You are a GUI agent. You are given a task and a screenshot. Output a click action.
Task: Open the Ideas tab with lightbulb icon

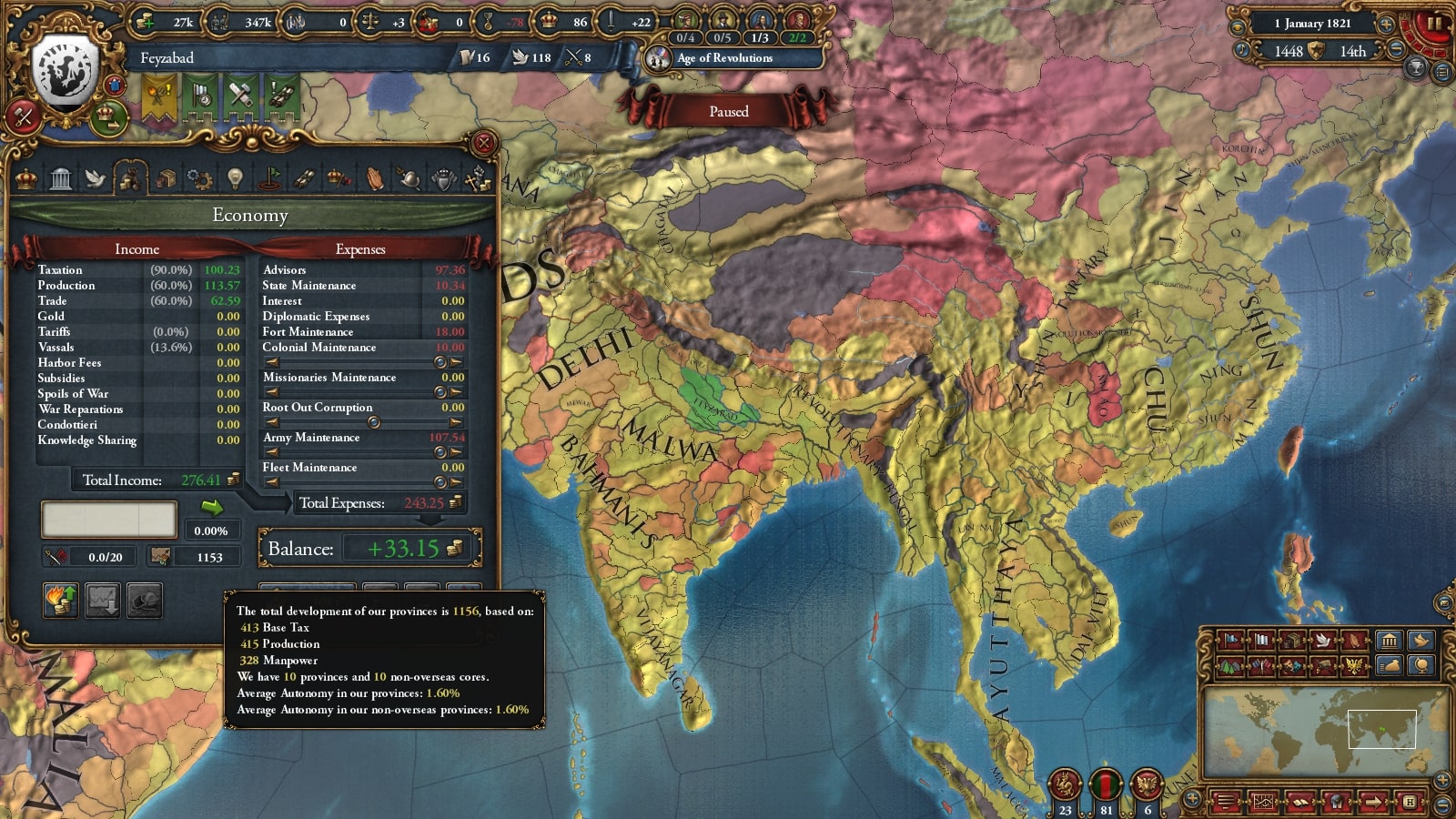[x=235, y=178]
